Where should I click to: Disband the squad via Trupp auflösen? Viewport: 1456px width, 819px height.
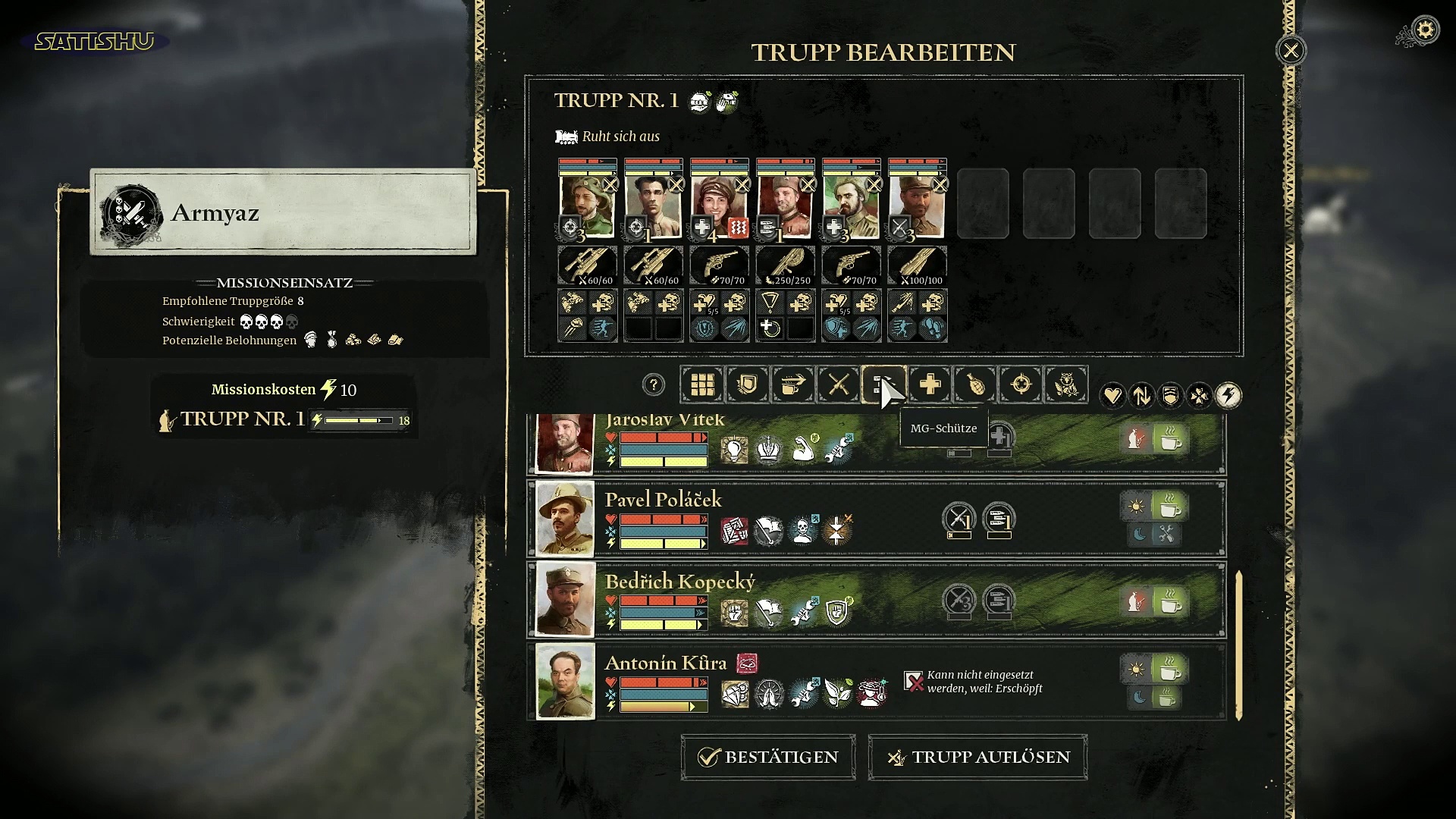point(977,757)
